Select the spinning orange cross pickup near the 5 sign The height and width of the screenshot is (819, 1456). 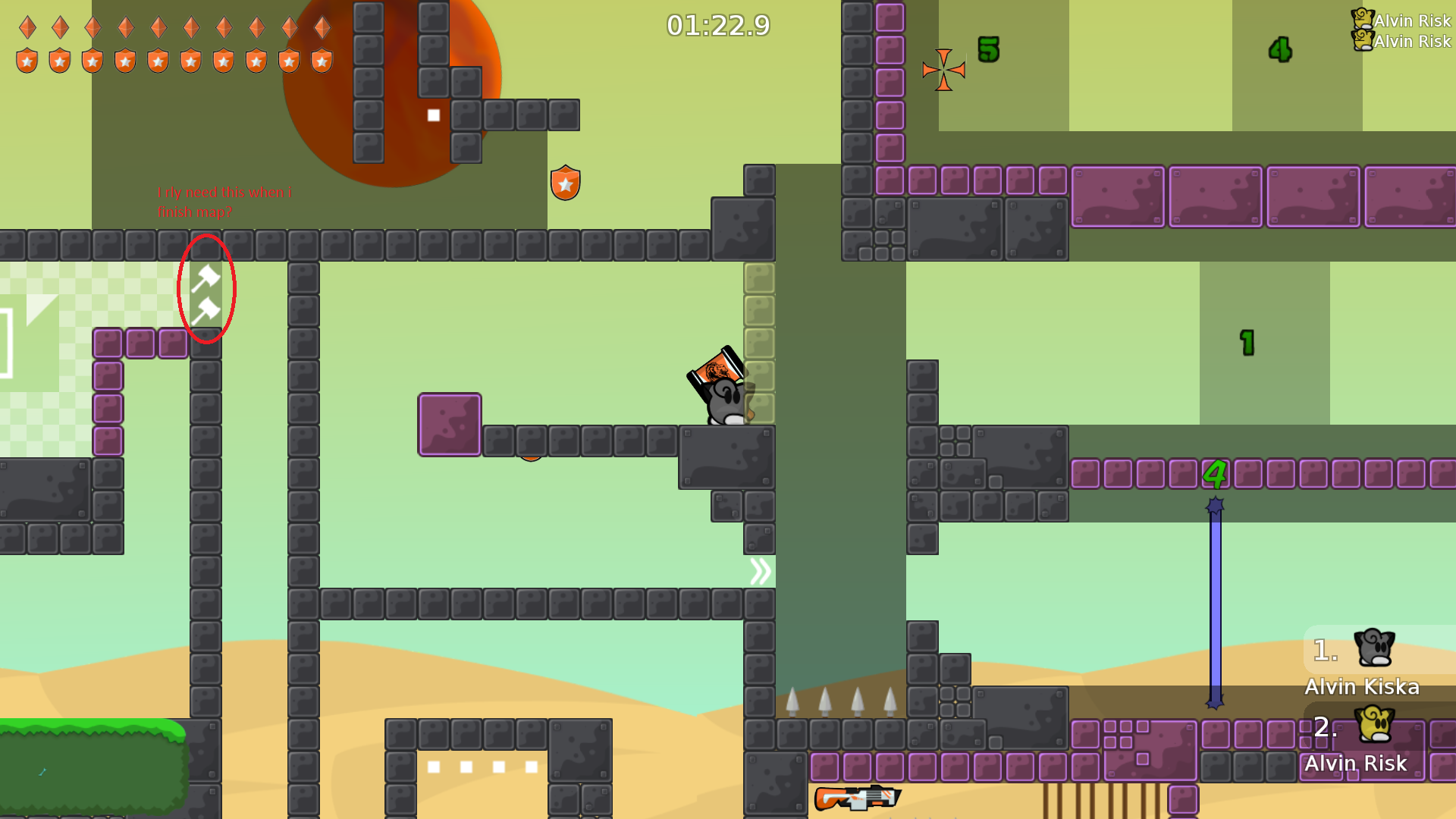pyautogui.click(x=943, y=68)
